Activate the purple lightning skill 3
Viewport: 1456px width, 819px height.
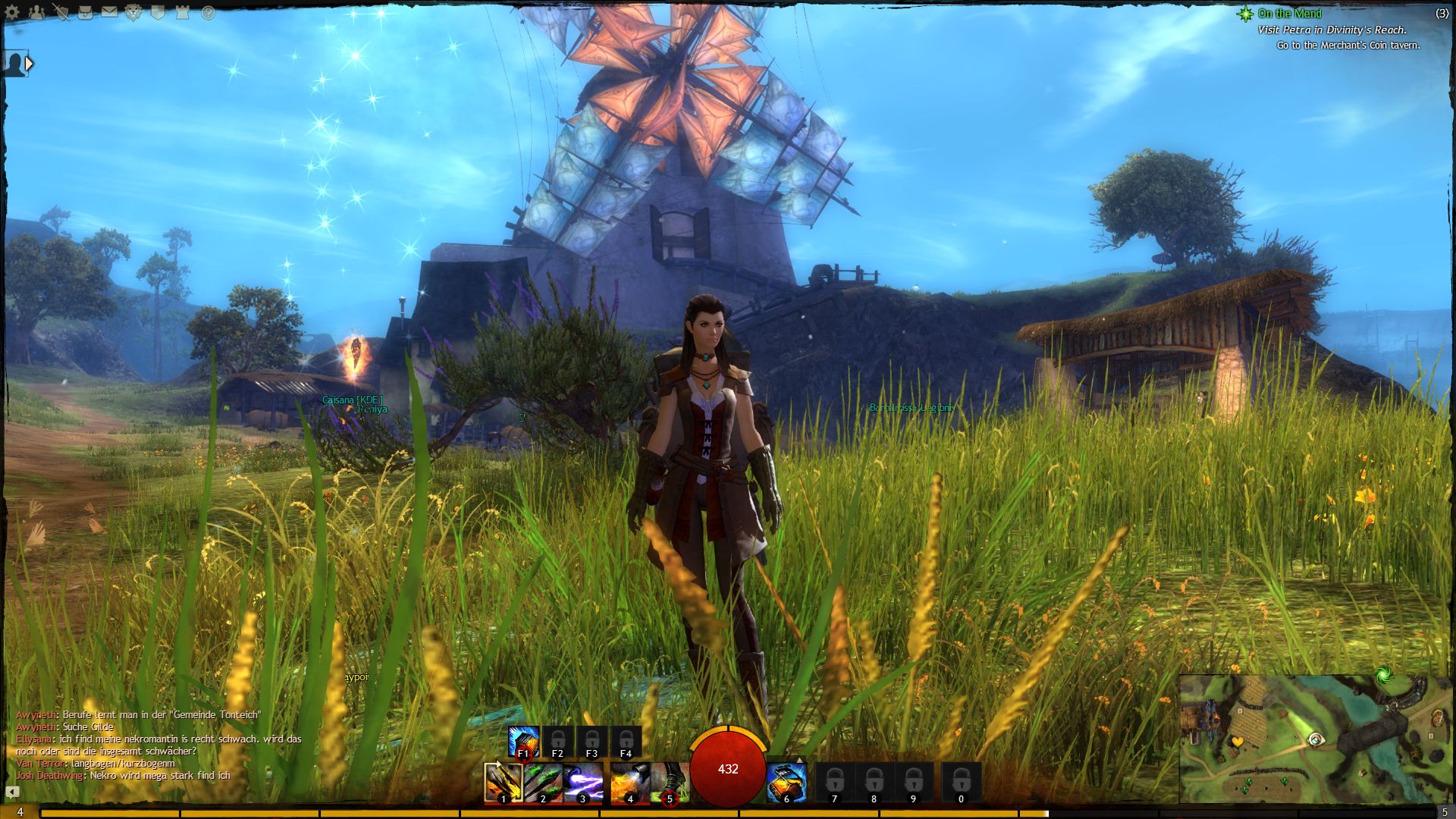[x=583, y=782]
